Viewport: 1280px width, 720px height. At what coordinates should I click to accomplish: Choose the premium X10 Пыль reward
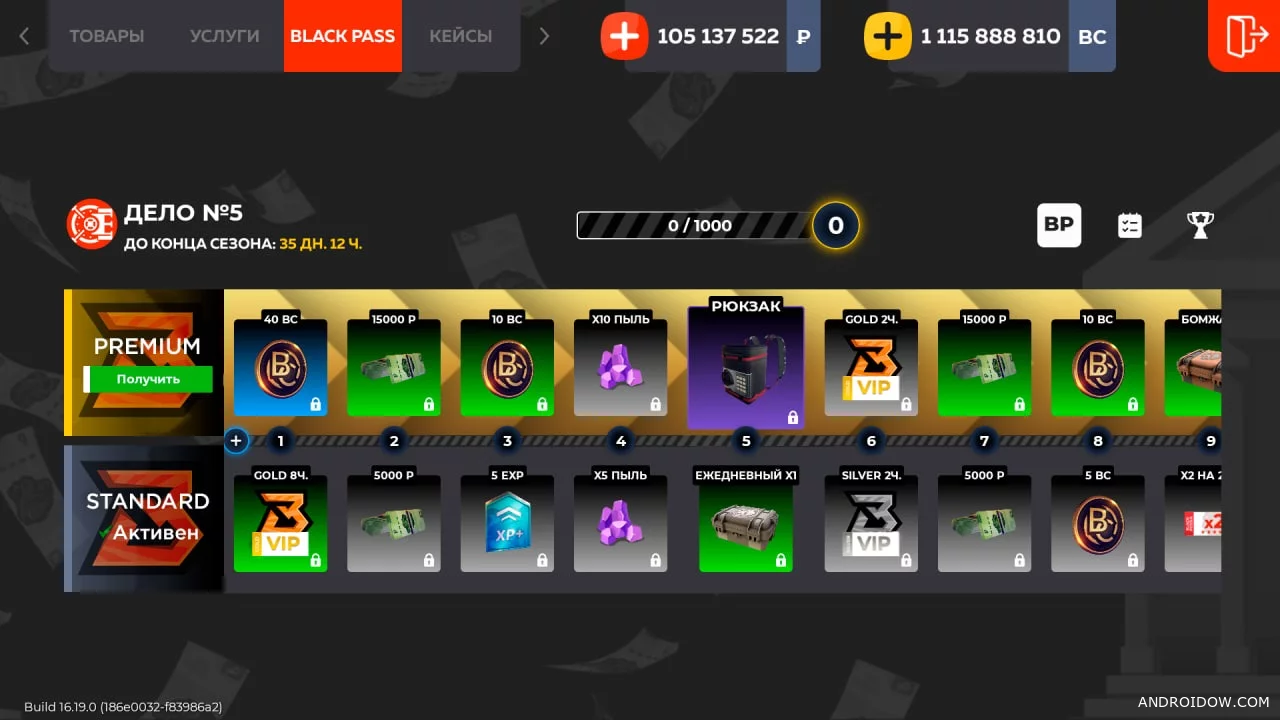[620, 368]
